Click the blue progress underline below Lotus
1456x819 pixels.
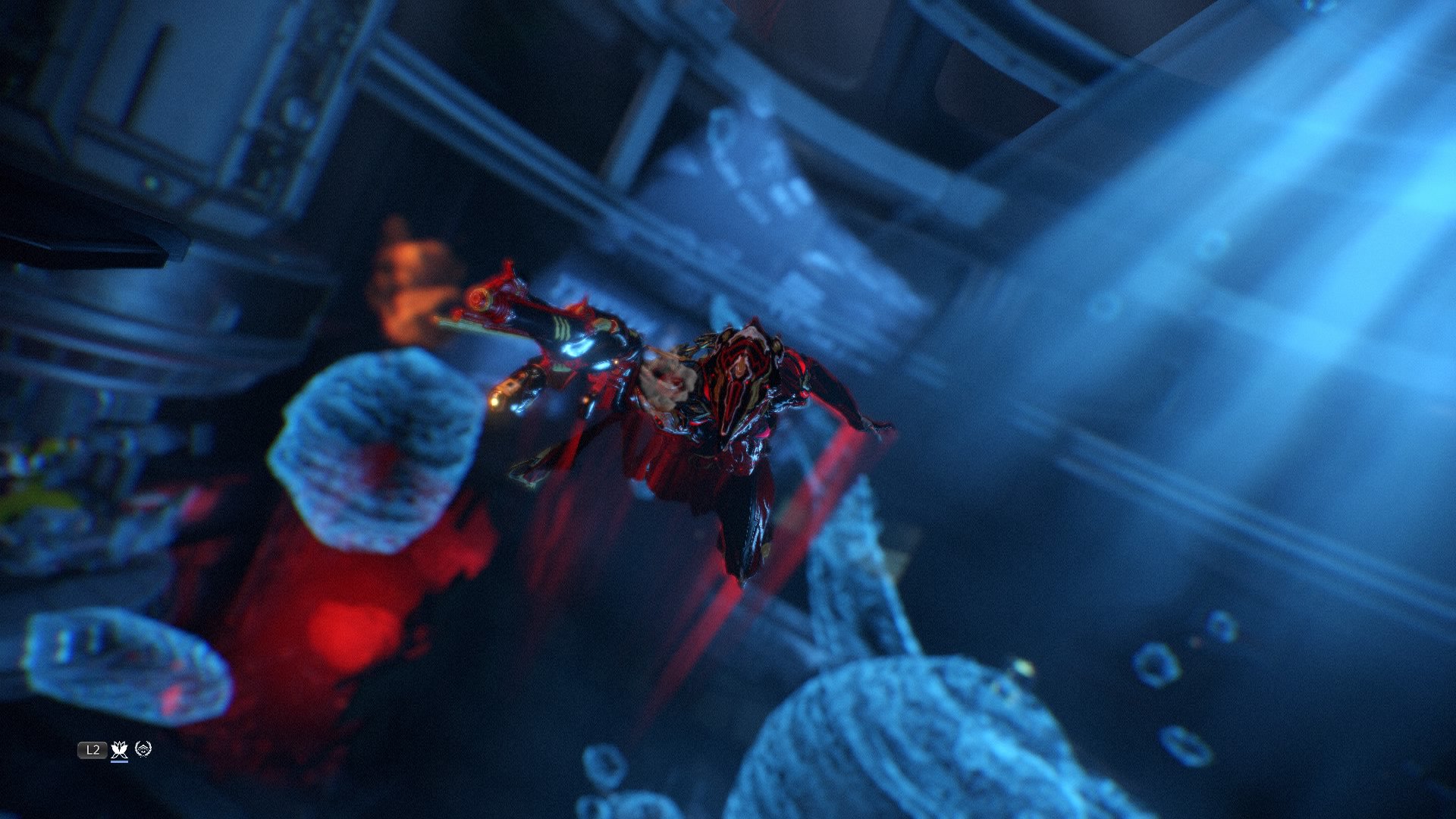click(x=120, y=762)
